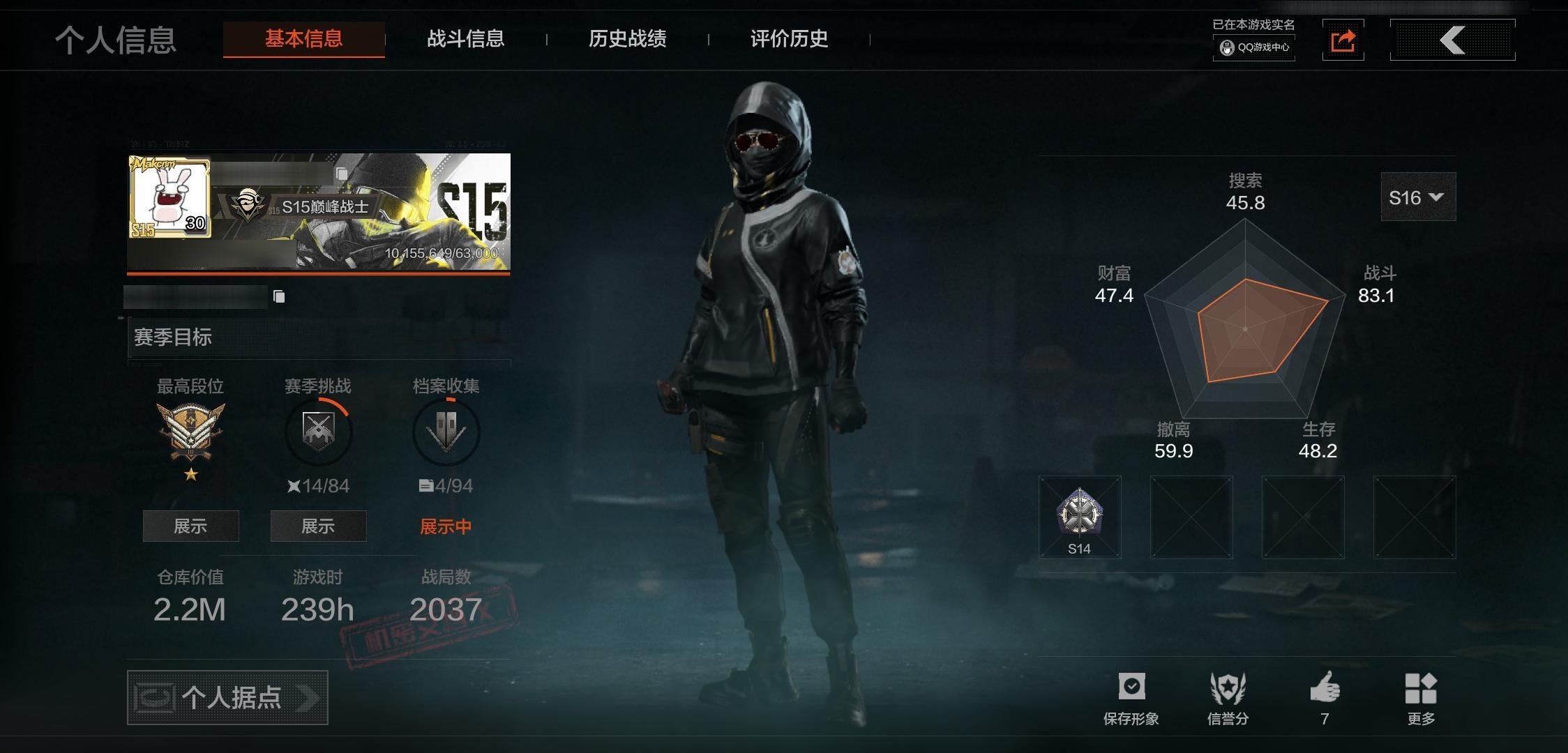Viewport: 1568px width, 753px height.
Task: Disable the active 展示中 display toggle
Action: [x=445, y=526]
